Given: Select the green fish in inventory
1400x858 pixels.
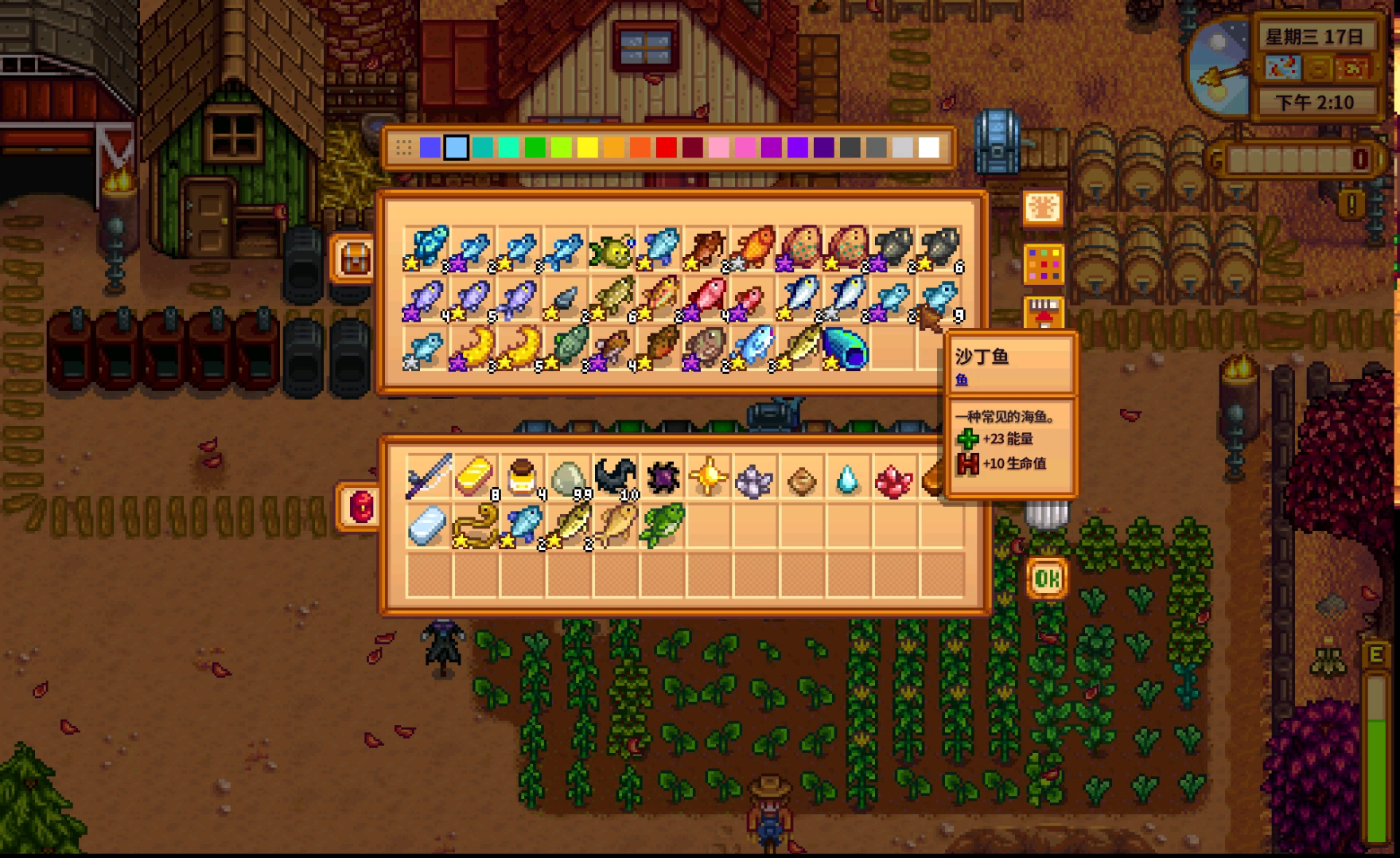Looking at the screenshot, I should pos(662,525).
